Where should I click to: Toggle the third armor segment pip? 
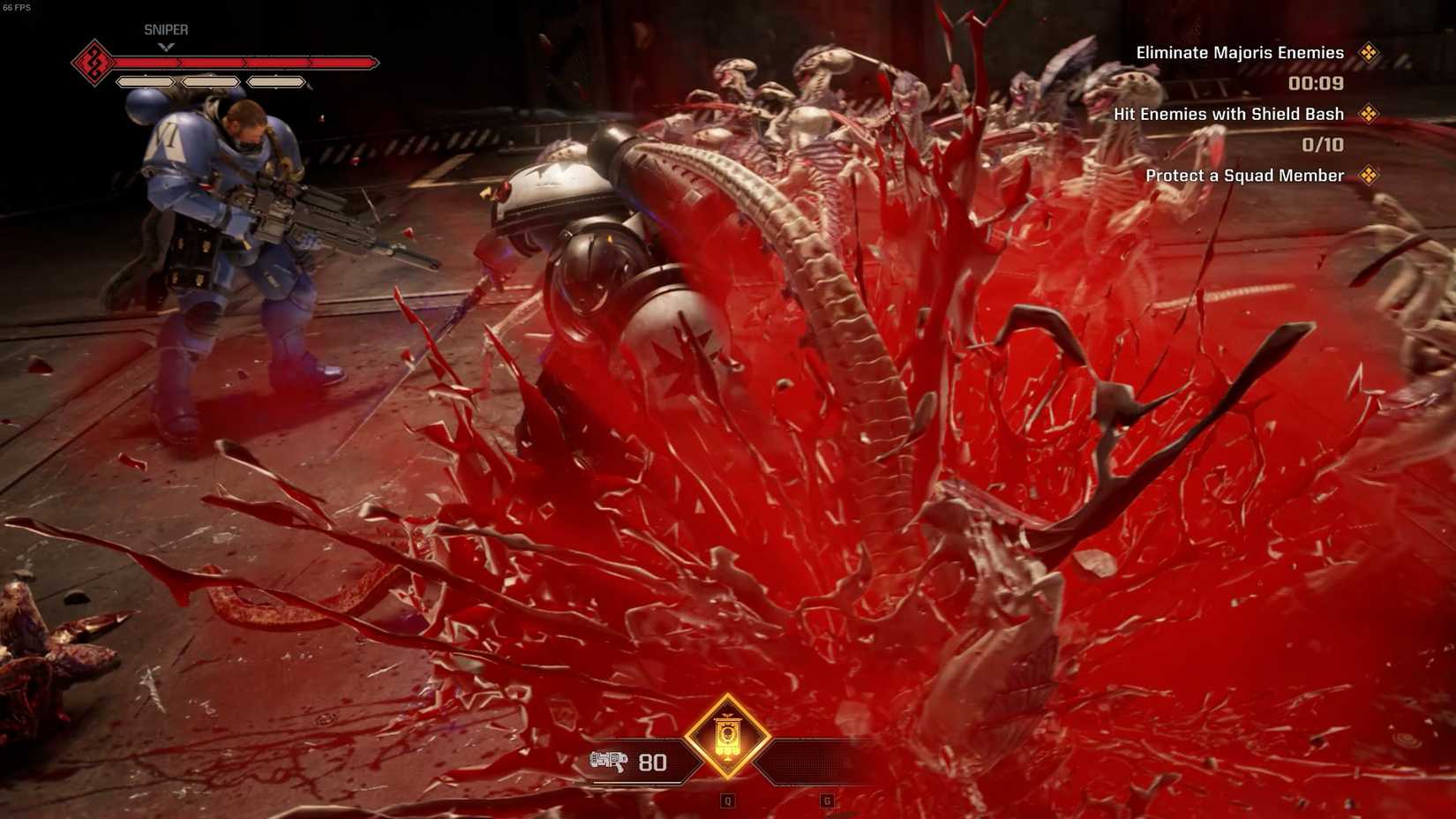coord(276,81)
